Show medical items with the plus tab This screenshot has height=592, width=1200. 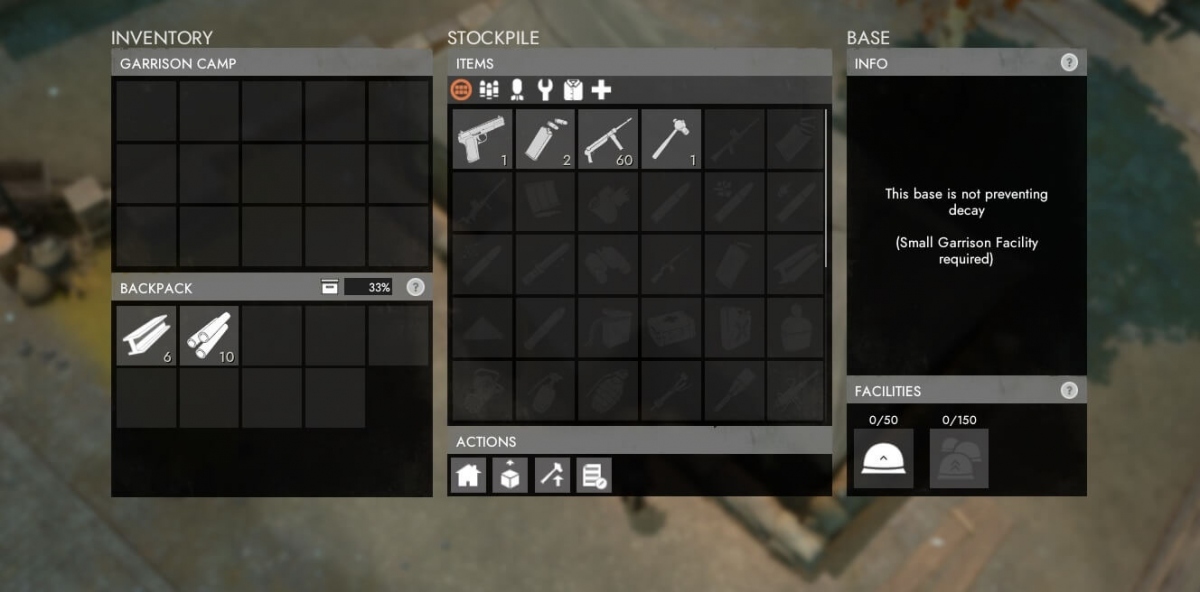pos(601,90)
